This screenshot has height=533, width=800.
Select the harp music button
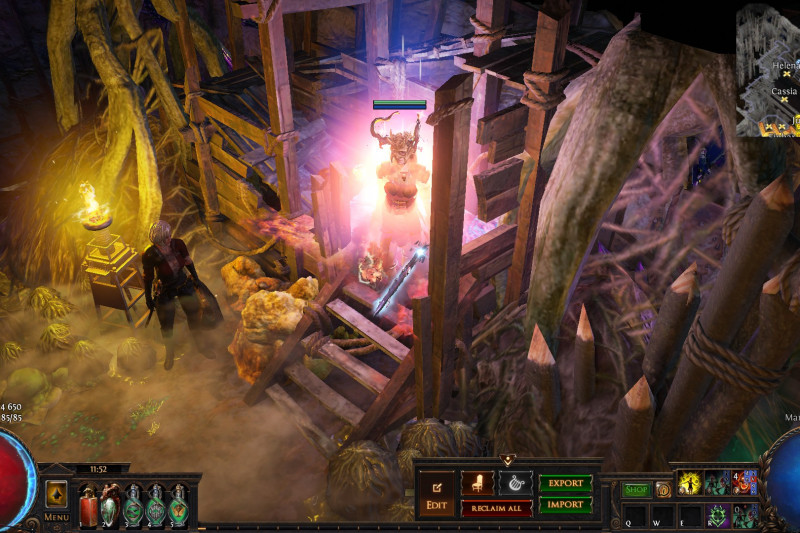516,483
